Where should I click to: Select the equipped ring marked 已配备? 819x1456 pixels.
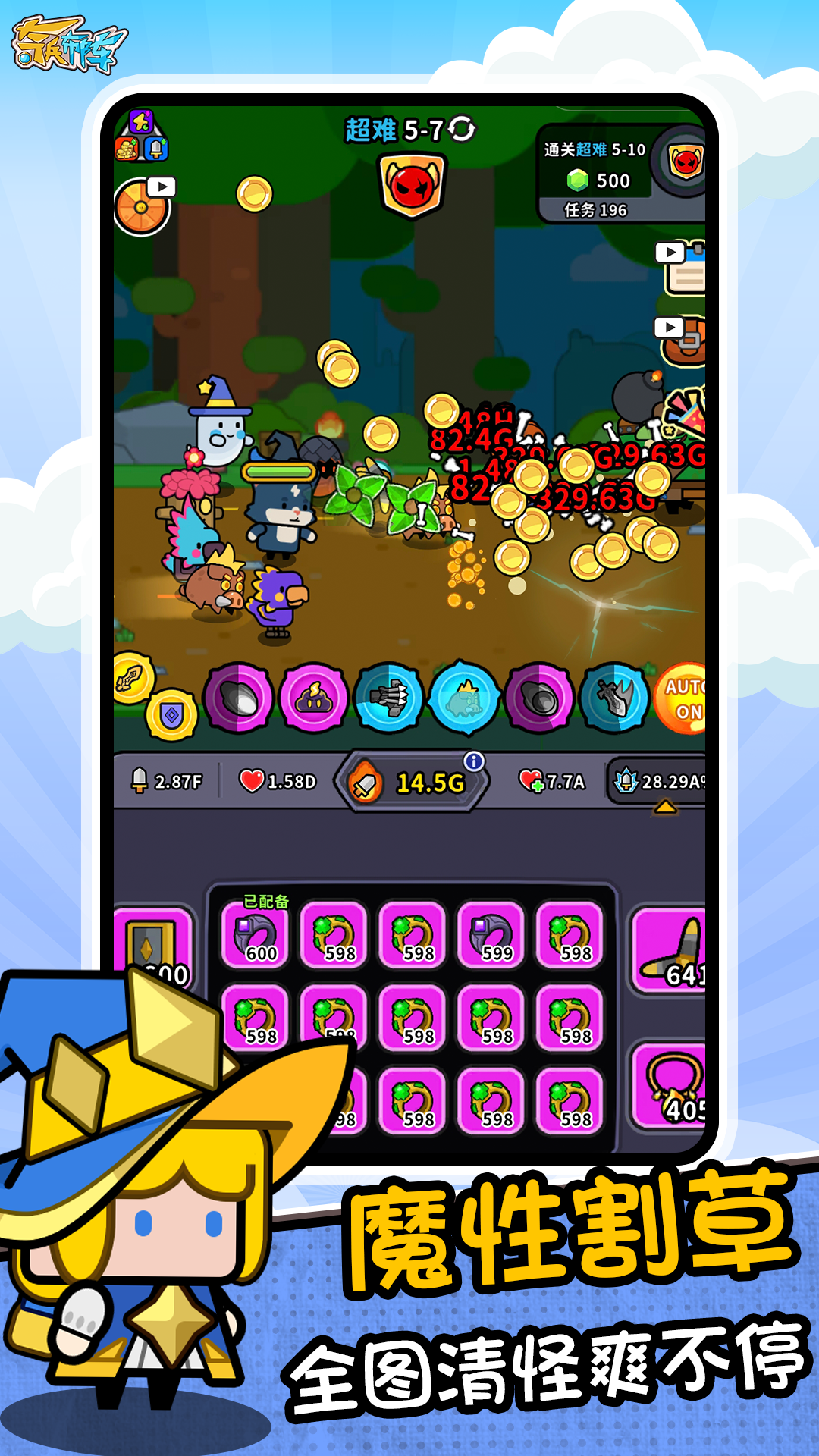pos(255,935)
